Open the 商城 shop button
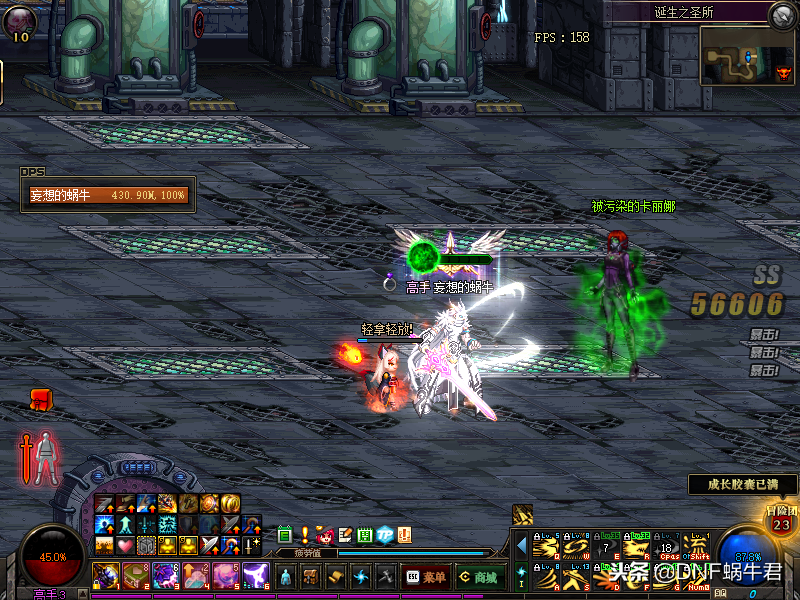 pos(479,576)
